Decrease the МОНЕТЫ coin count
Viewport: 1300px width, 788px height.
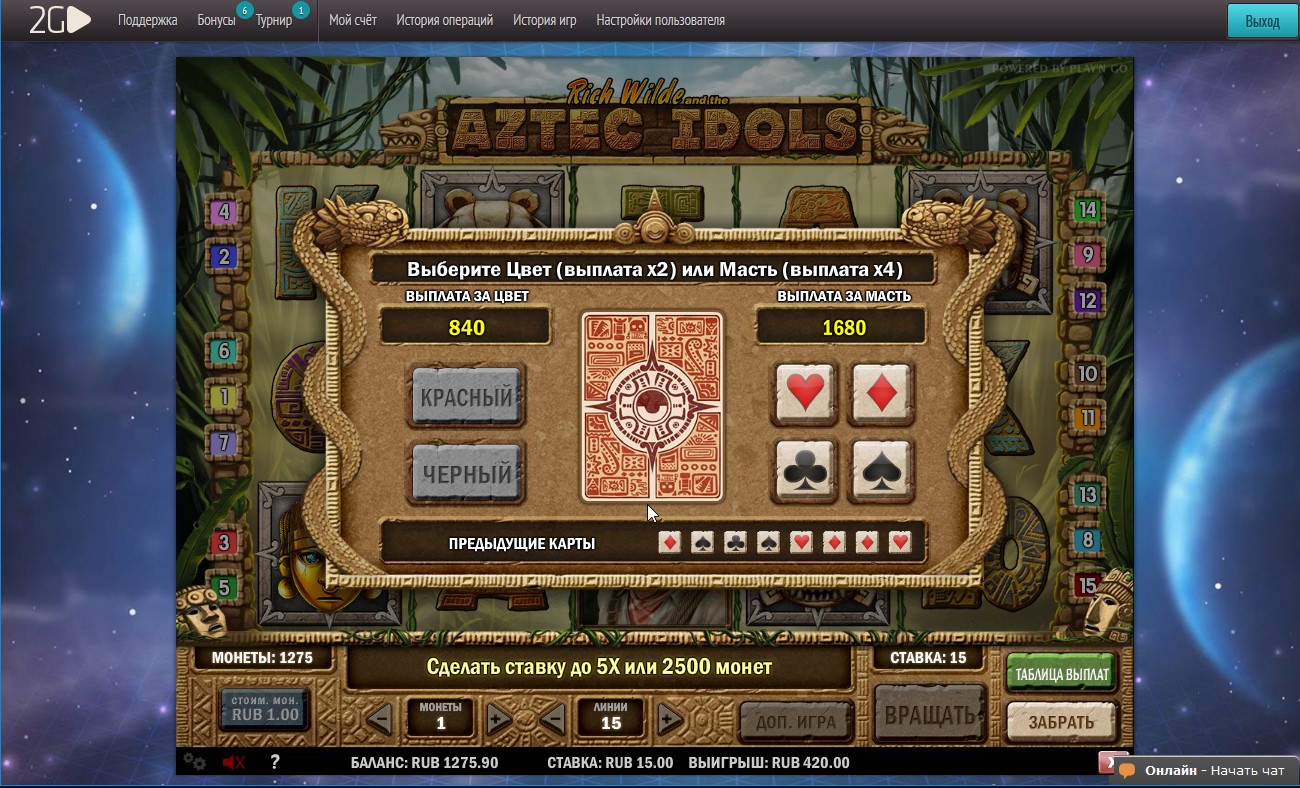click(379, 718)
